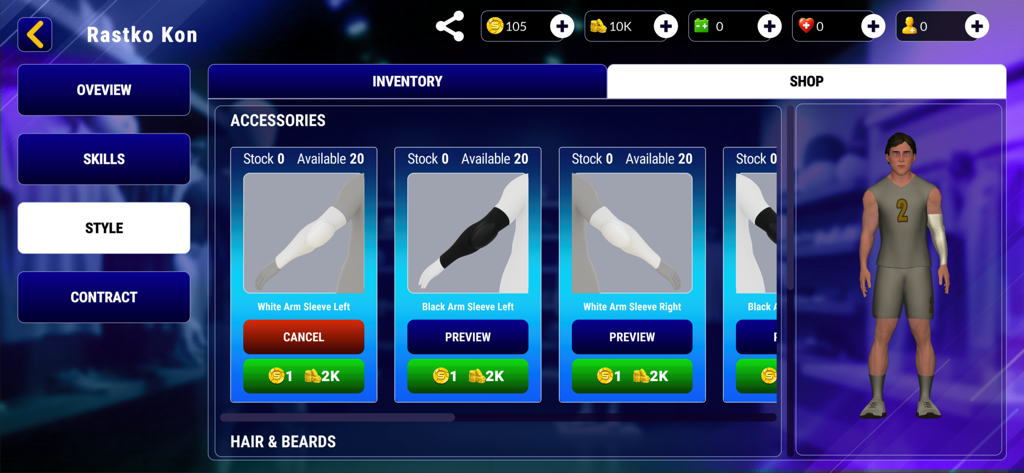
Task: Select the White Arm Sleeve Right thumbnail
Action: point(632,234)
